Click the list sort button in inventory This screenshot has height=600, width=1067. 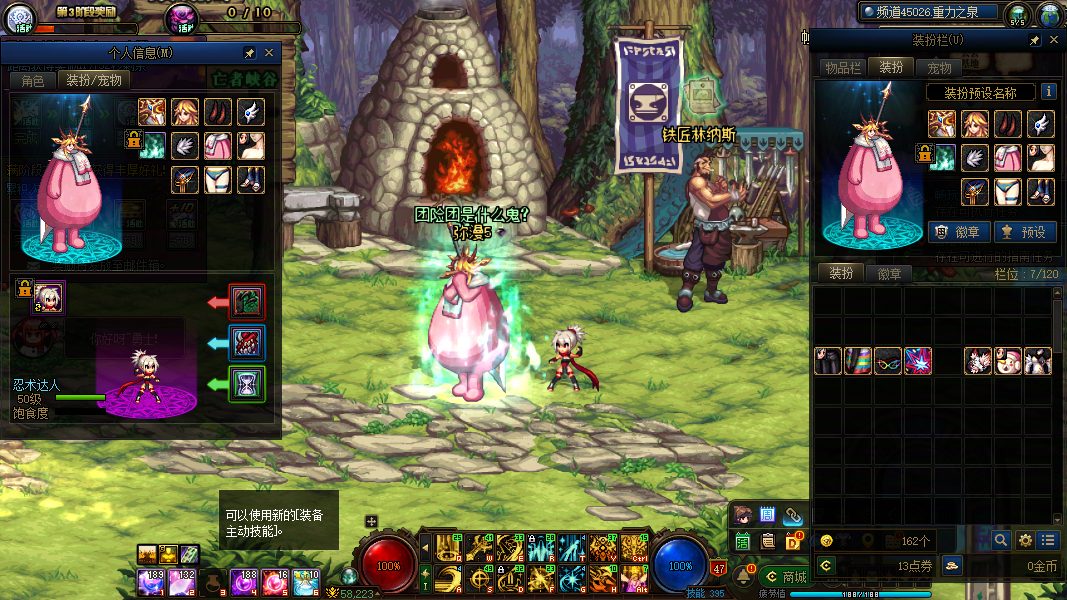(1047, 540)
